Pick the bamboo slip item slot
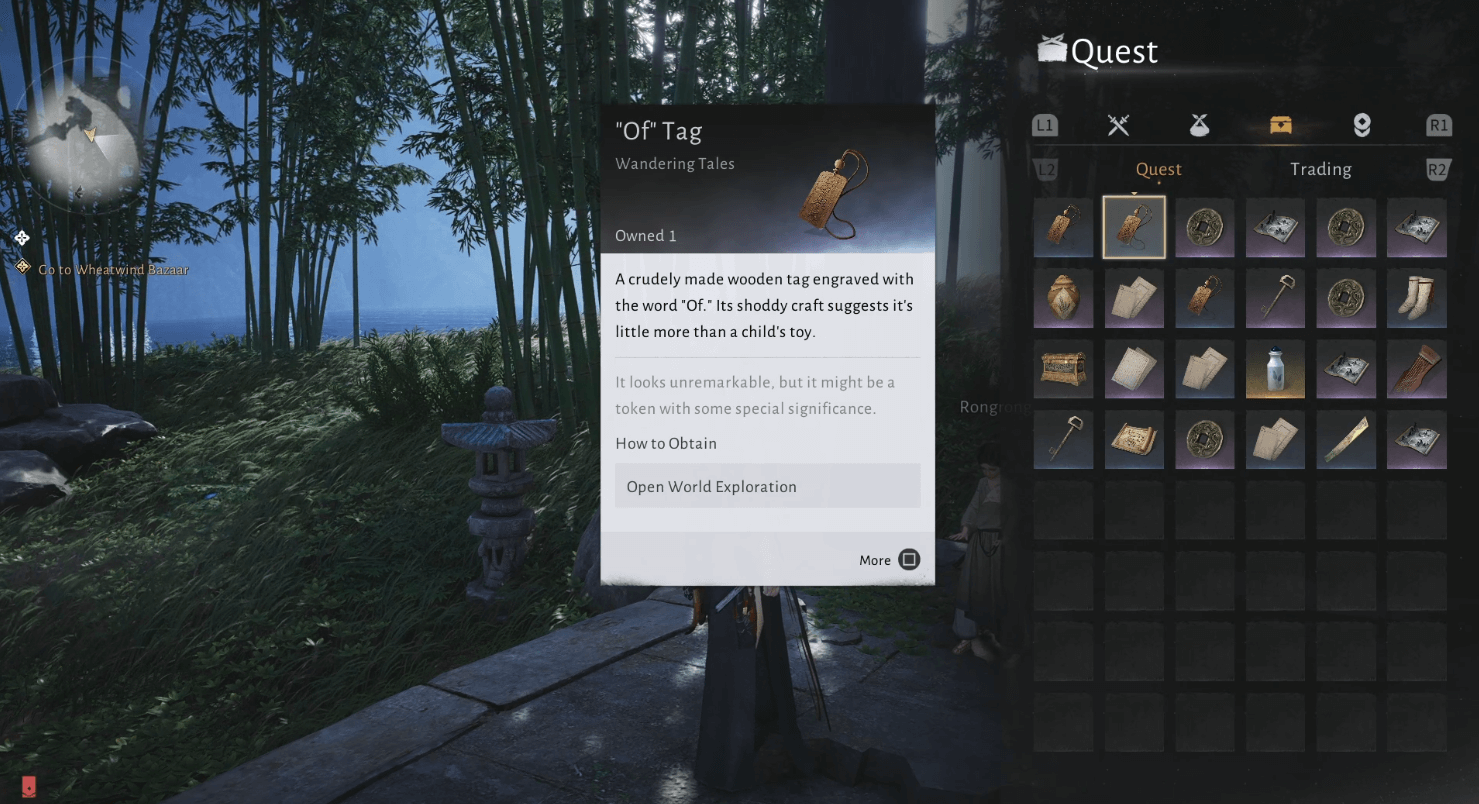 click(x=1346, y=440)
